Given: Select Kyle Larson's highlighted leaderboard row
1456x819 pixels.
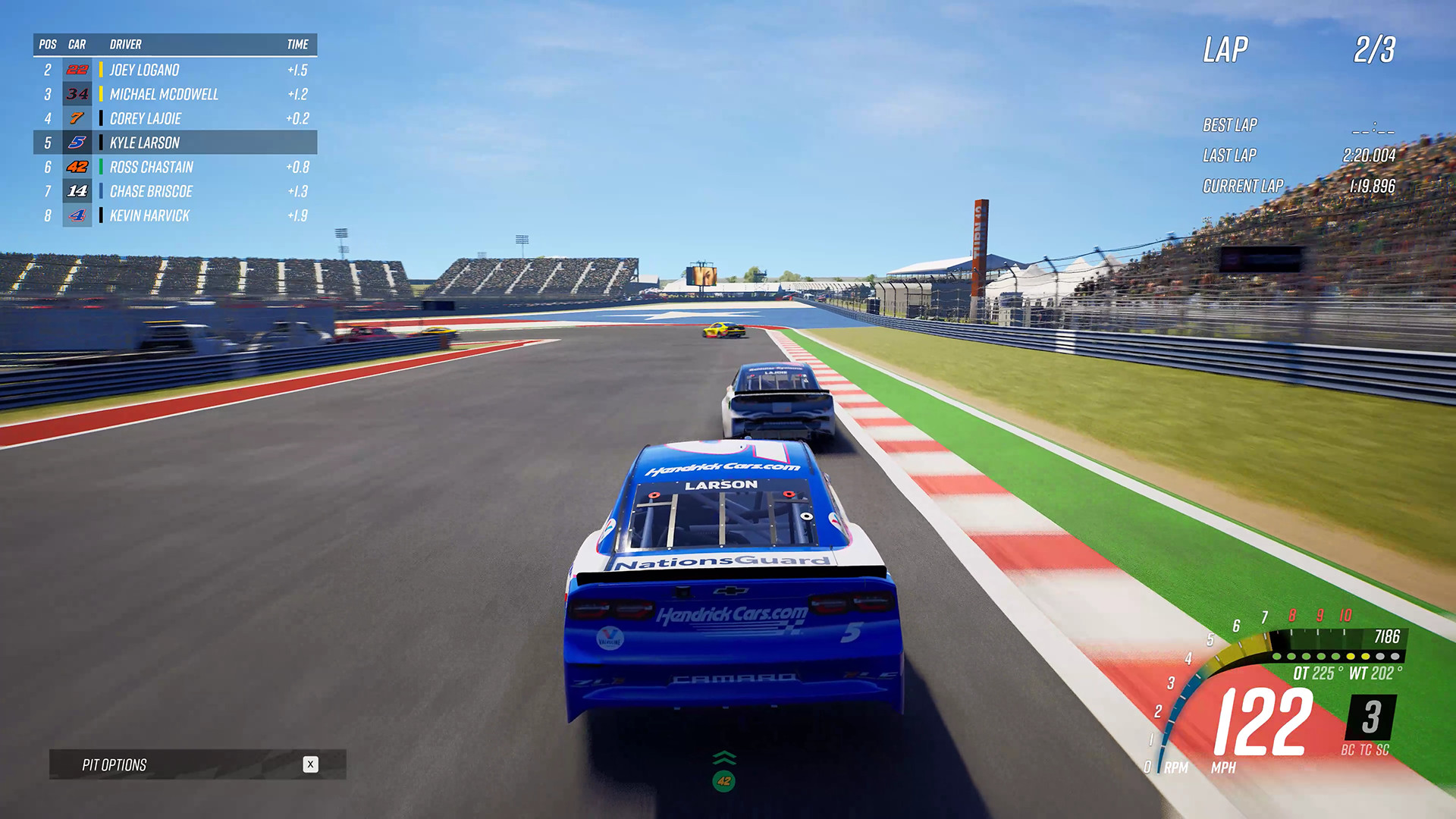Looking at the screenshot, I should [x=174, y=143].
